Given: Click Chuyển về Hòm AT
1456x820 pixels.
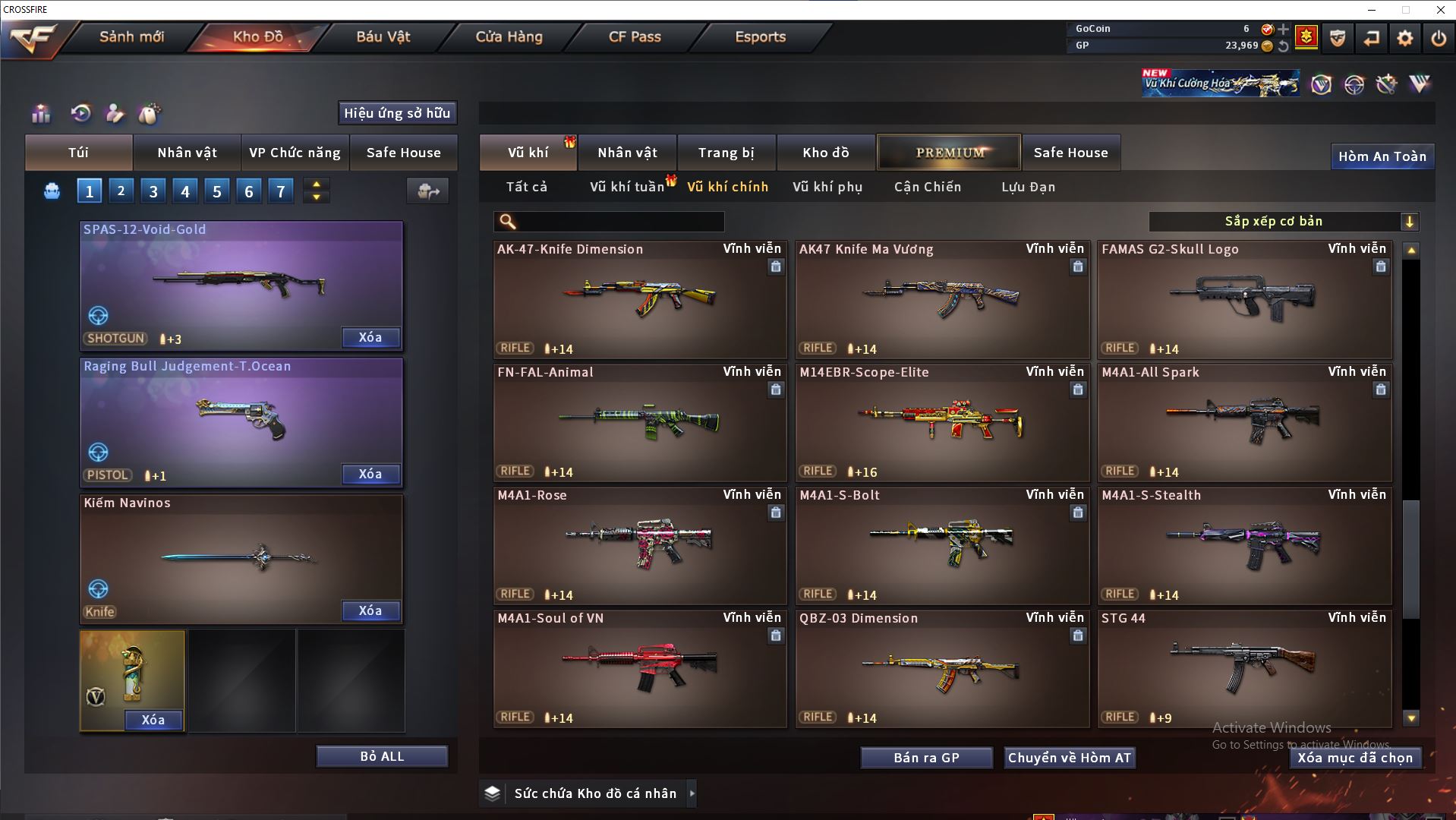Looking at the screenshot, I should pos(1069,758).
